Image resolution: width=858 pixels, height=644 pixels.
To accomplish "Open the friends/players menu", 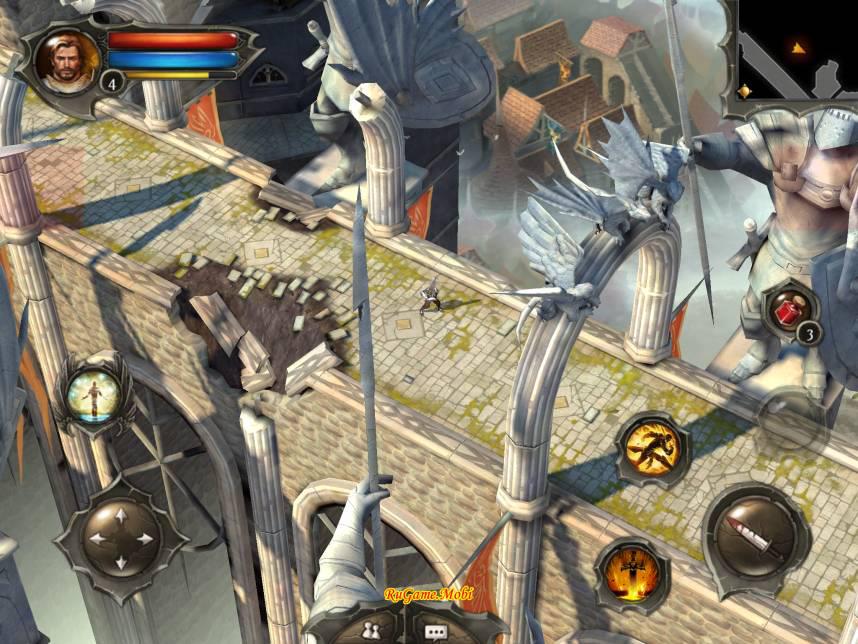I will pyautogui.click(x=368, y=629).
